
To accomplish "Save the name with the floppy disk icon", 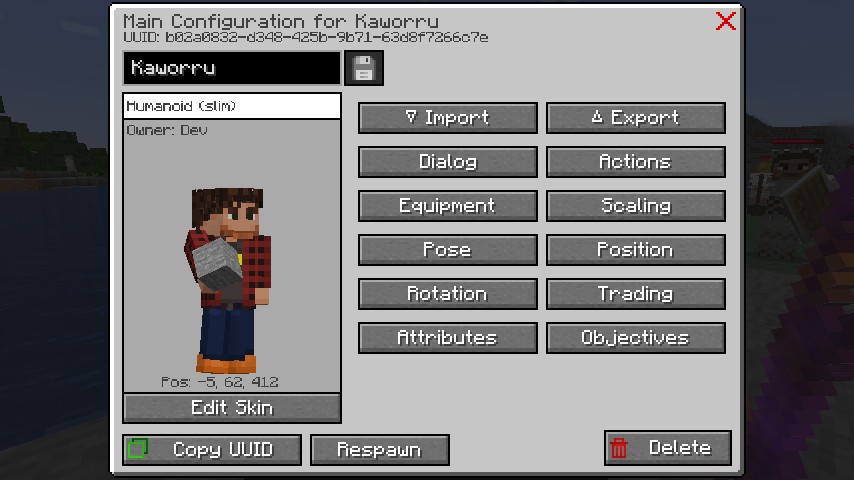I will 363,68.
